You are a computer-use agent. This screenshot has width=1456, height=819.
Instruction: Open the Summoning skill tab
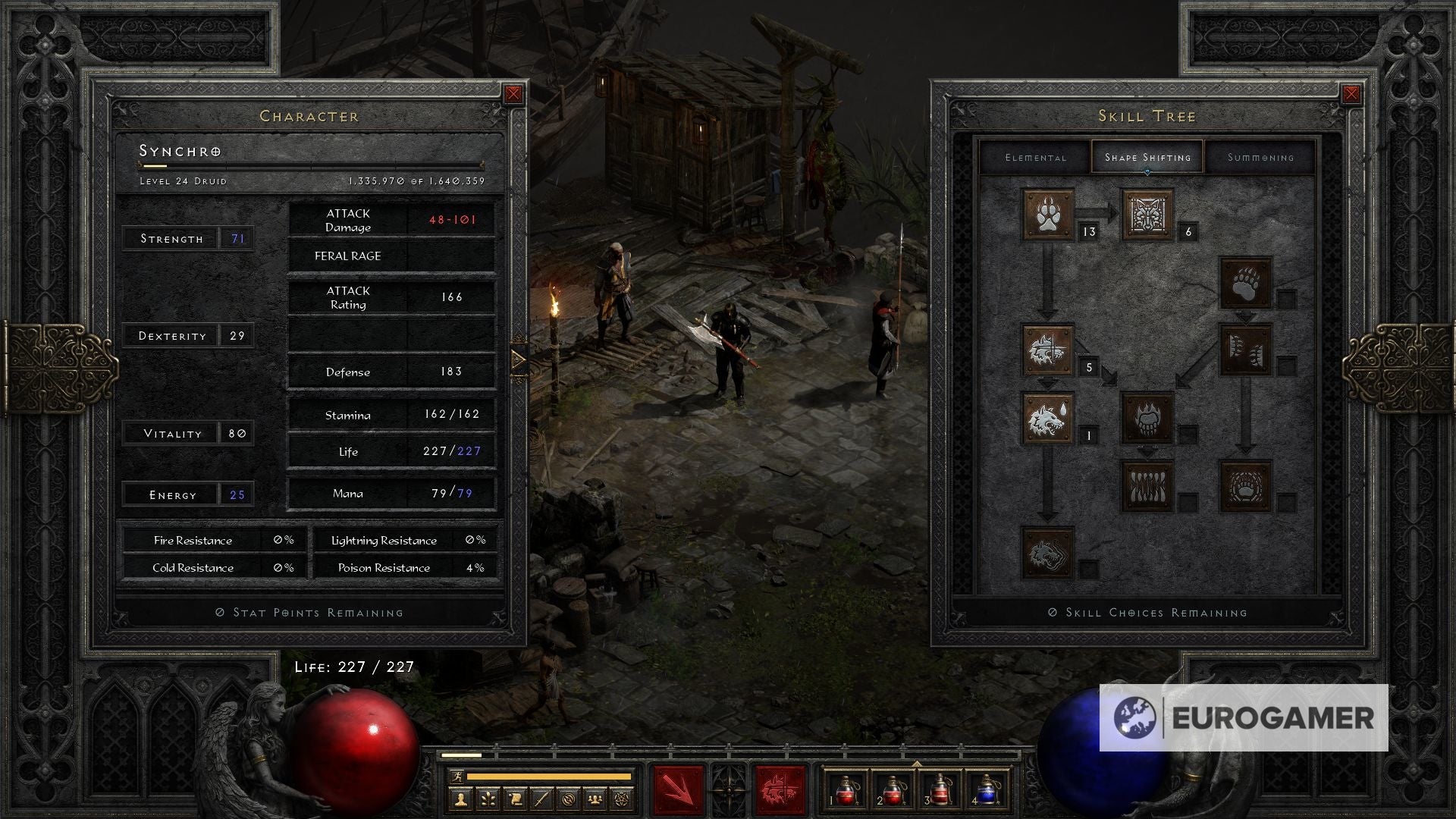click(x=1260, y=158)
